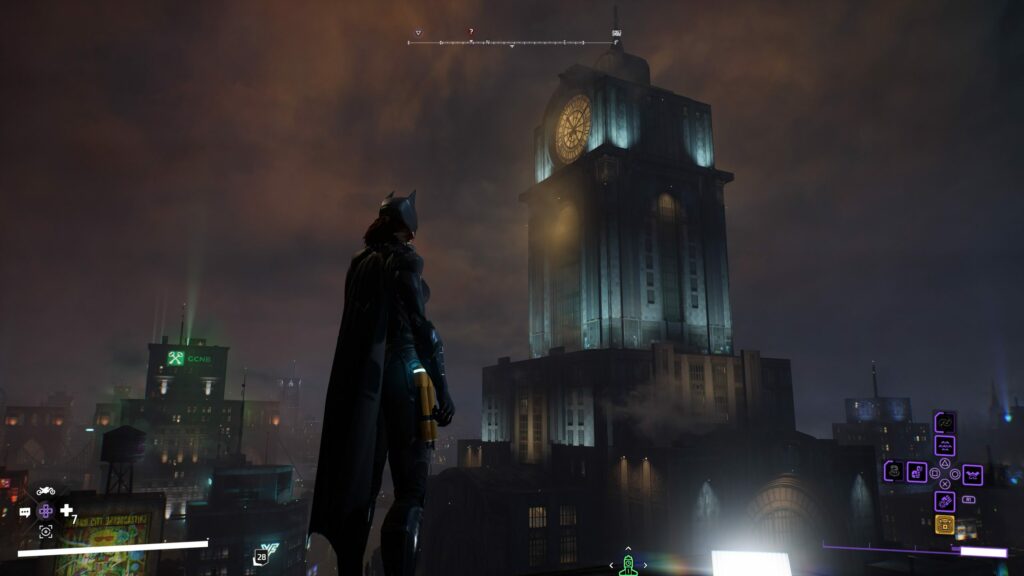Activate the bat-wing ability beside the circle glyph
This screenshot has height=576, width=1024.
point(972,474)
